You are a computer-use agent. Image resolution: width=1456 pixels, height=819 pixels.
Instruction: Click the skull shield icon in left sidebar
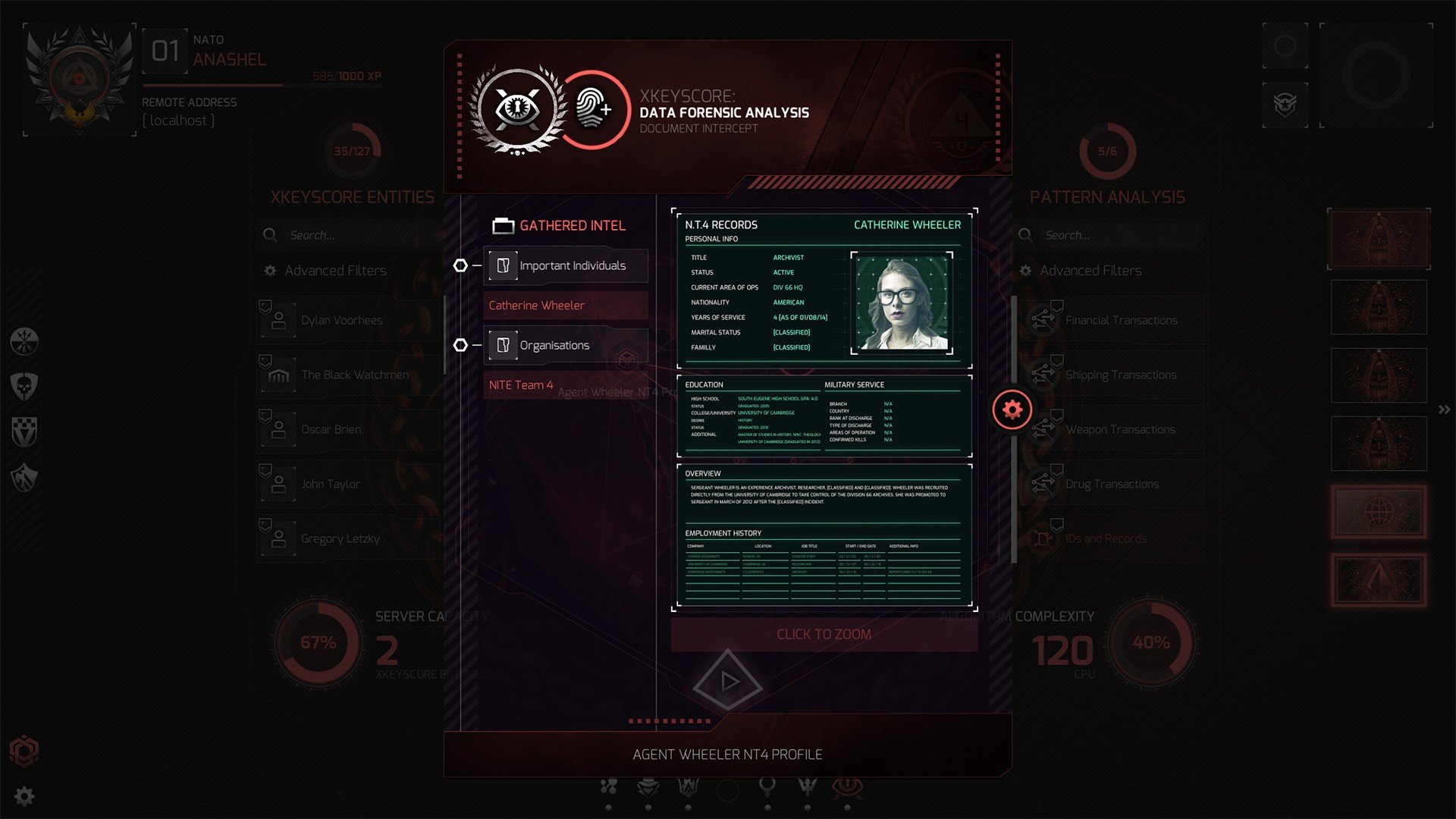click(x=23, y=387)
